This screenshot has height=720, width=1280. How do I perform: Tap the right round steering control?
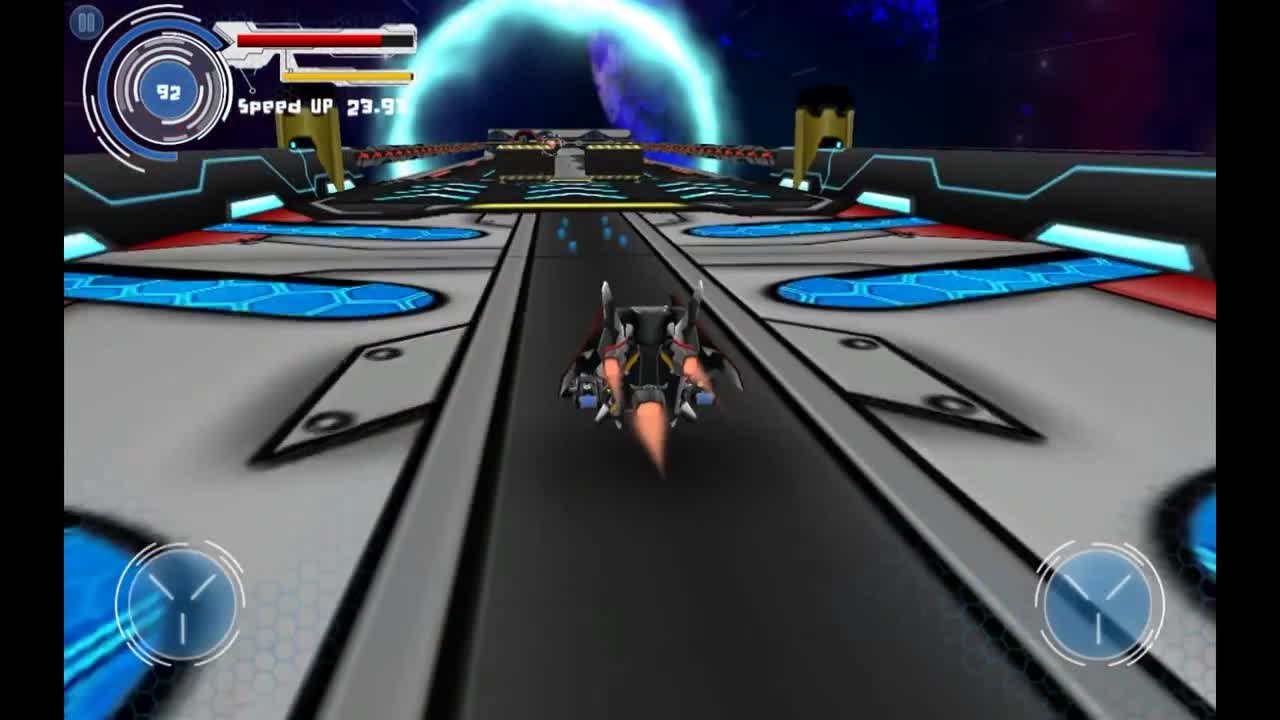(x=1098, y=604)
